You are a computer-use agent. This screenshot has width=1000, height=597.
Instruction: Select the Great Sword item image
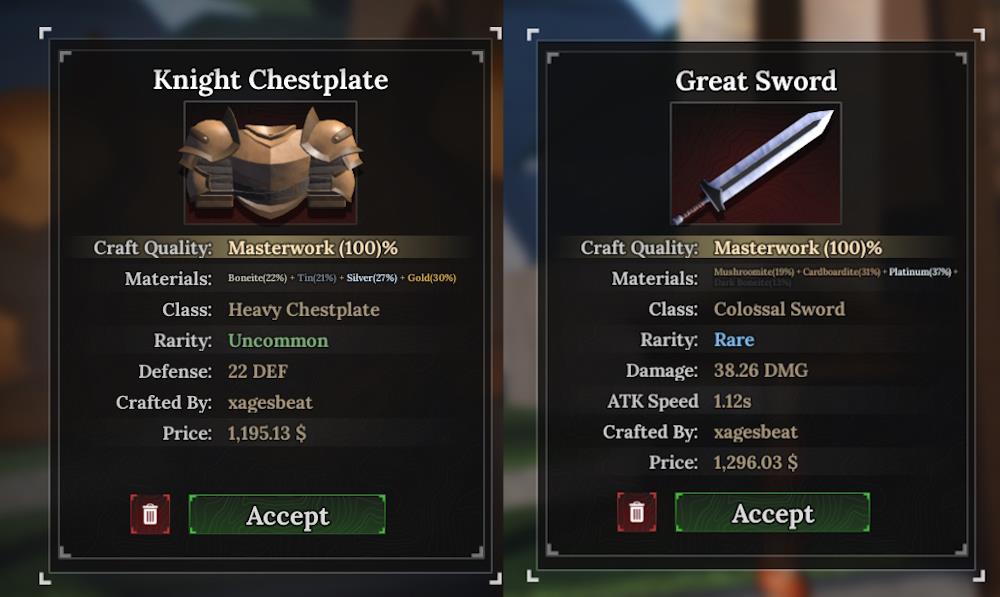756,163
